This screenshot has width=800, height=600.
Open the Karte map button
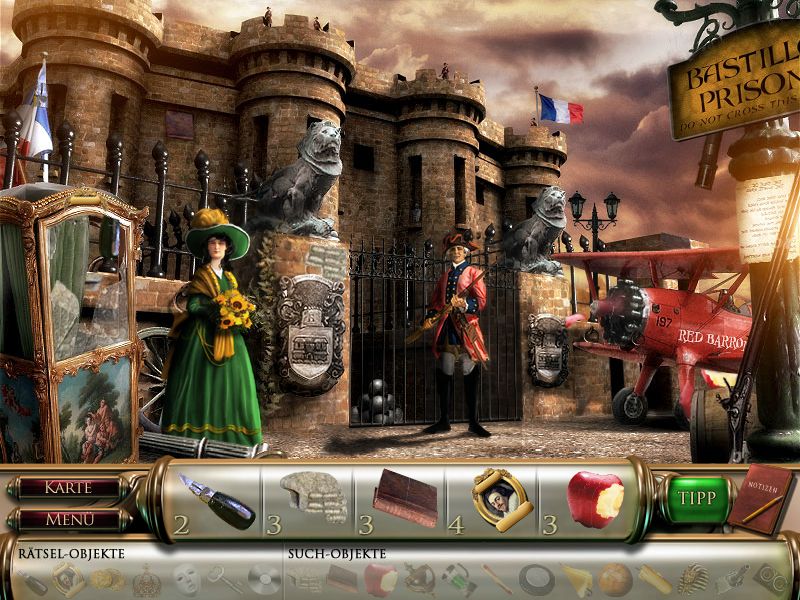(x=67, y=488)
